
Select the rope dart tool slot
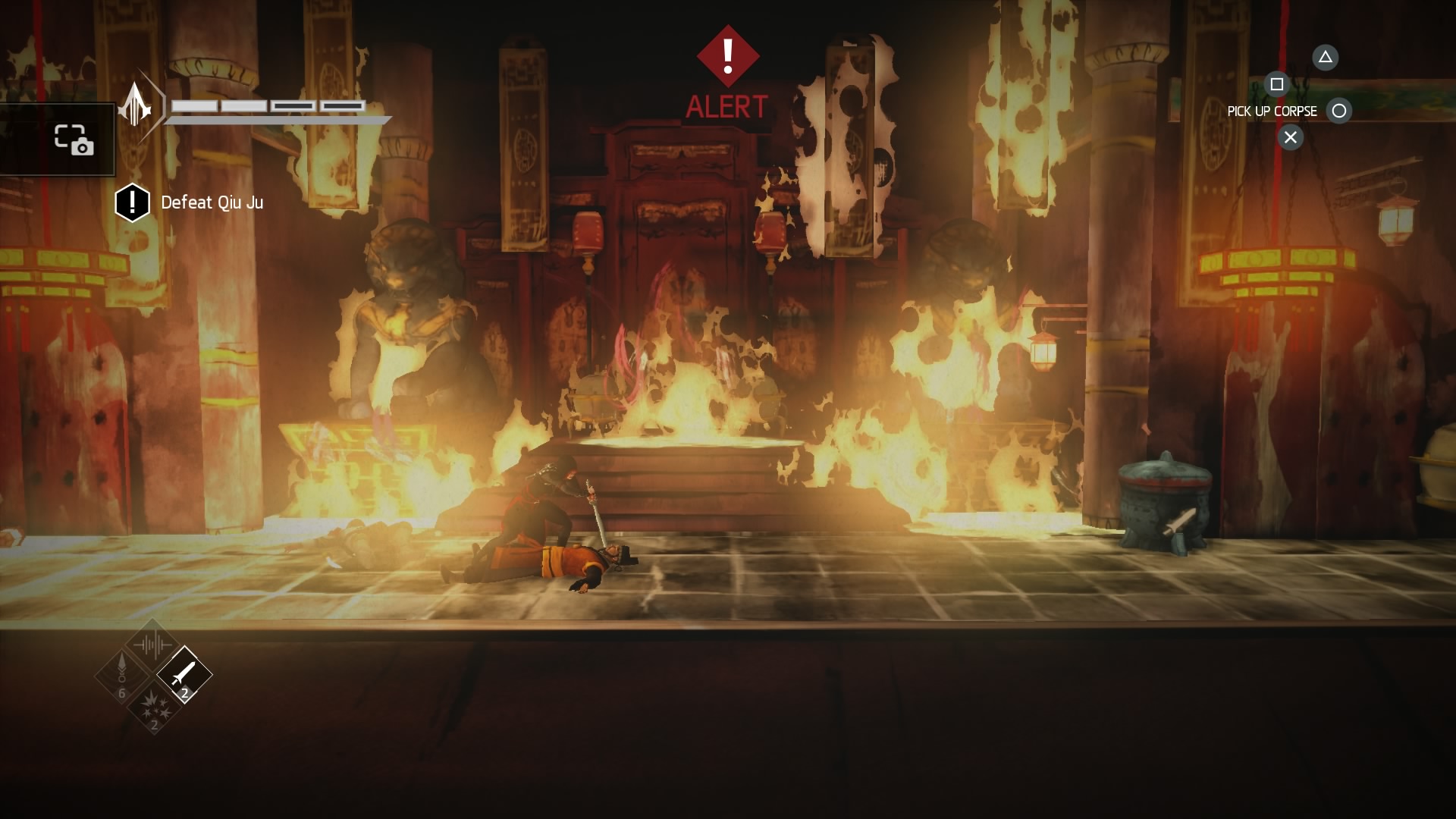coord(121,673)
